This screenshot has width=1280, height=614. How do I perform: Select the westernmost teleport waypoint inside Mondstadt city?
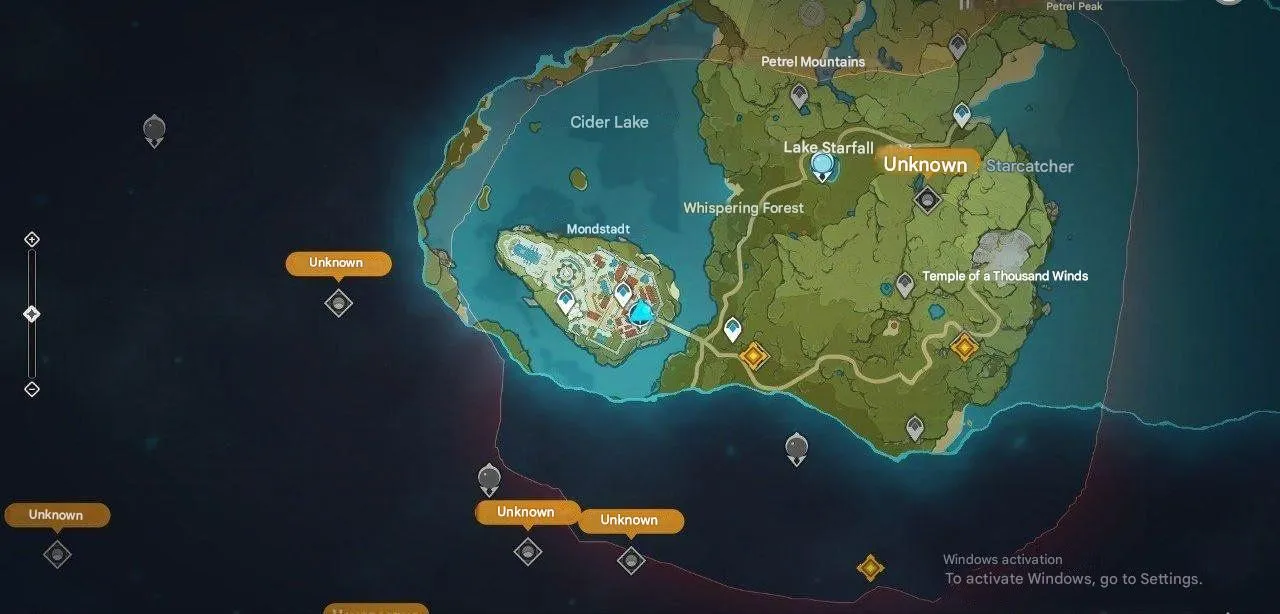click(x=566, y=300)
